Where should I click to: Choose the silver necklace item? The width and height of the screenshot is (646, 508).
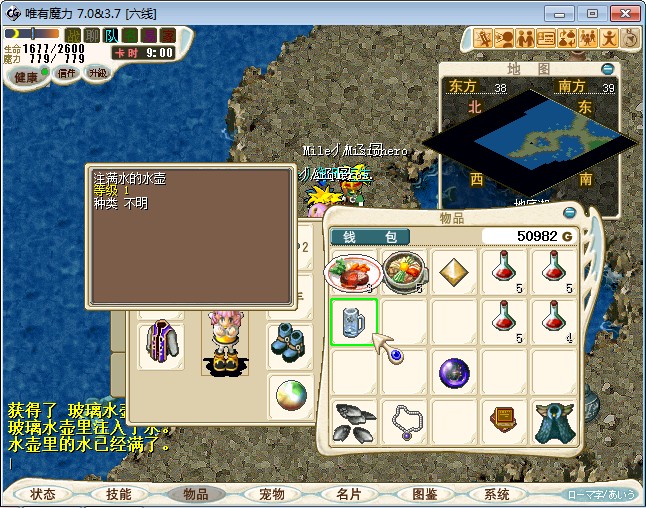404,421
